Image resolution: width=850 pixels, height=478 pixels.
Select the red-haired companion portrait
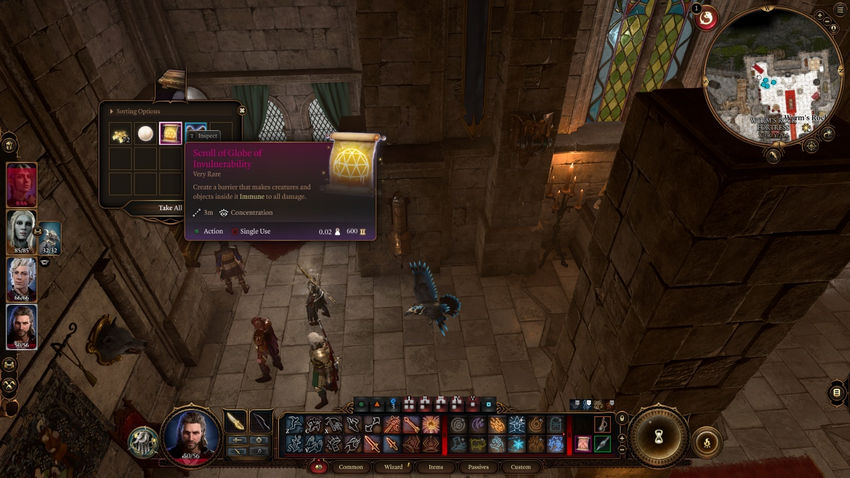pos(22,184)
